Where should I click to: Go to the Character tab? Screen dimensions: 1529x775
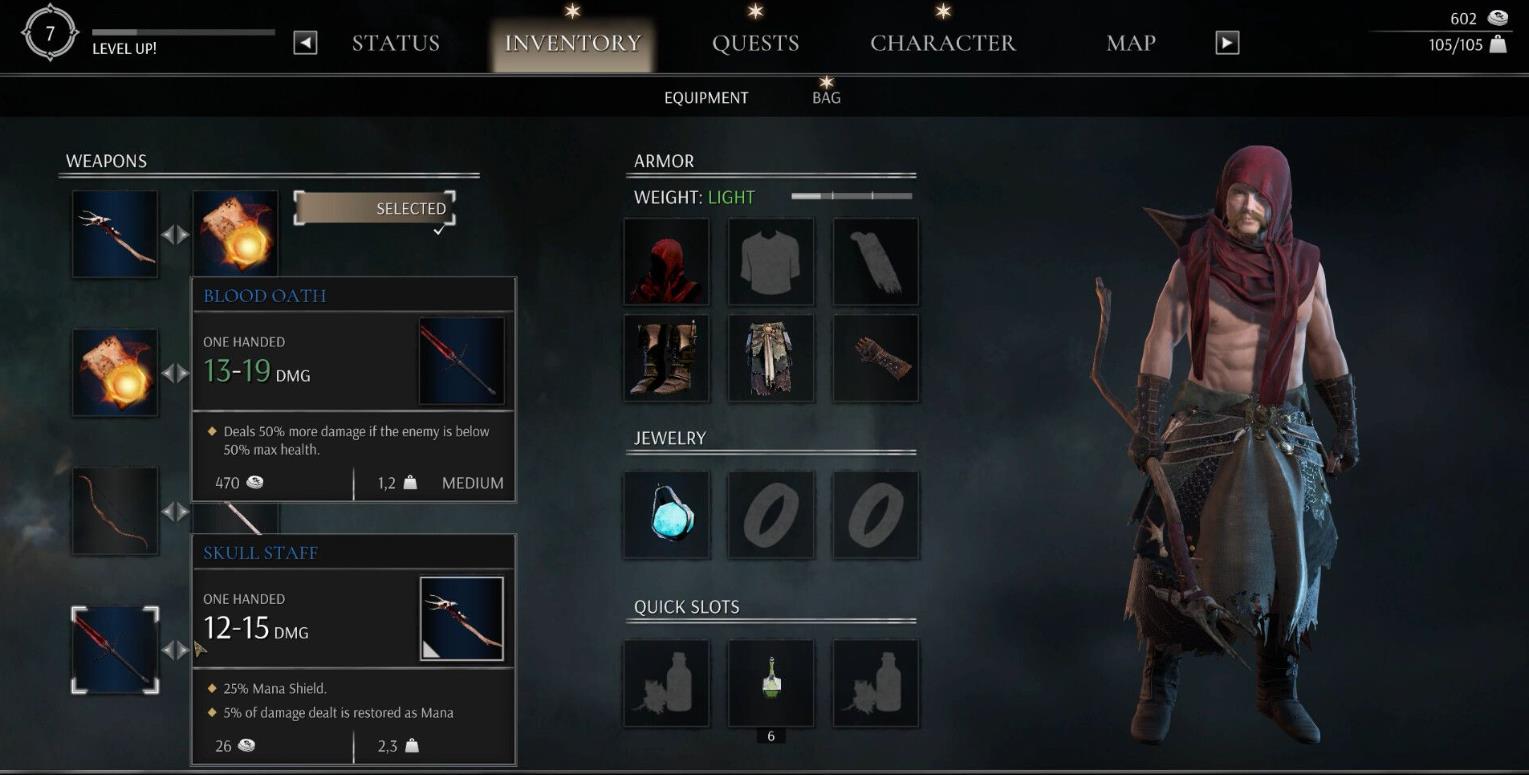click(x=942, y=43)
